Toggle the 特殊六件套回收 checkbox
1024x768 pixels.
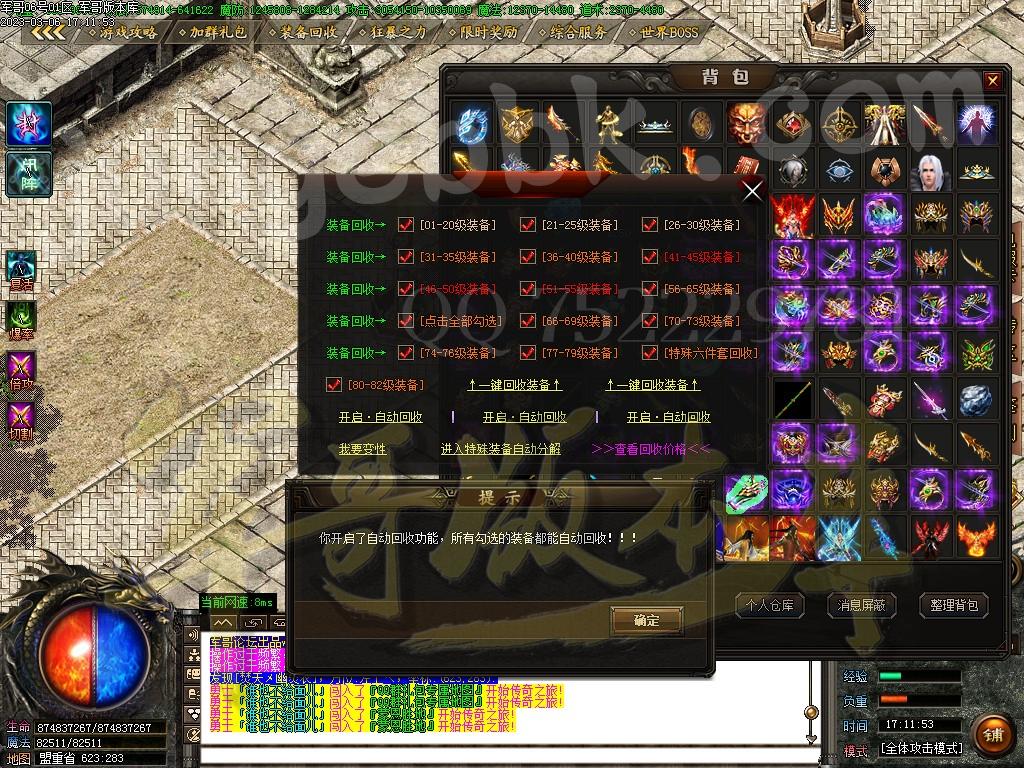coord(650,353)
